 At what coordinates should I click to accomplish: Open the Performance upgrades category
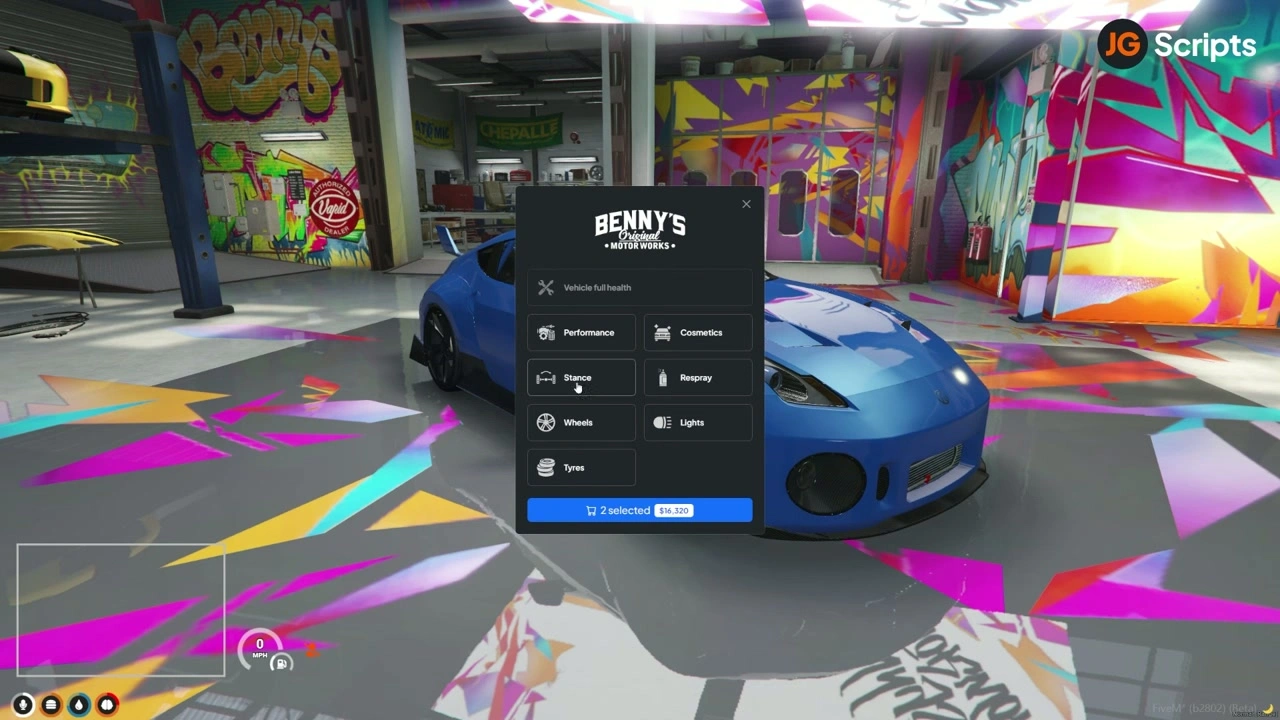pos(581,333)
